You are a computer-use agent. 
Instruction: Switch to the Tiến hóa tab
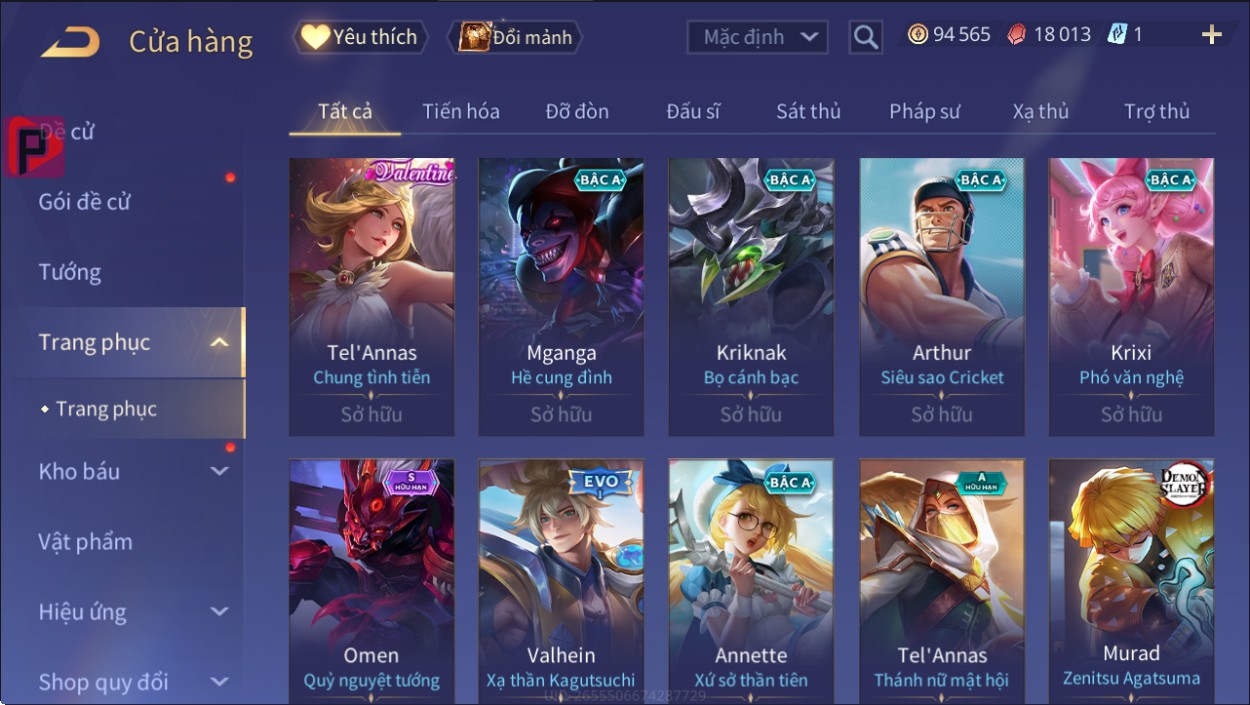point(460,112)
